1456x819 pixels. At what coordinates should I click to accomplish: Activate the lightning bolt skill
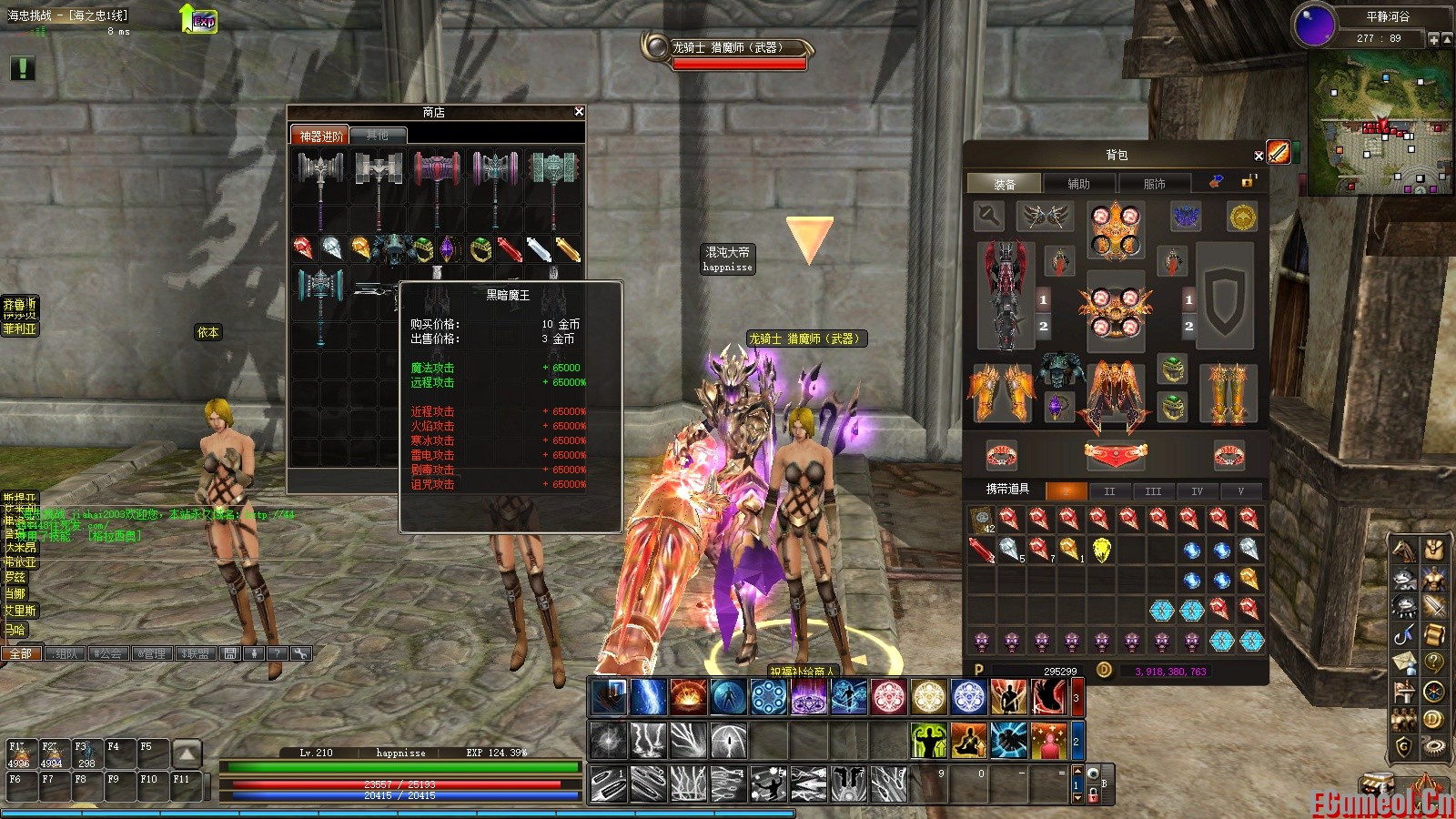(x=648, y=698)
